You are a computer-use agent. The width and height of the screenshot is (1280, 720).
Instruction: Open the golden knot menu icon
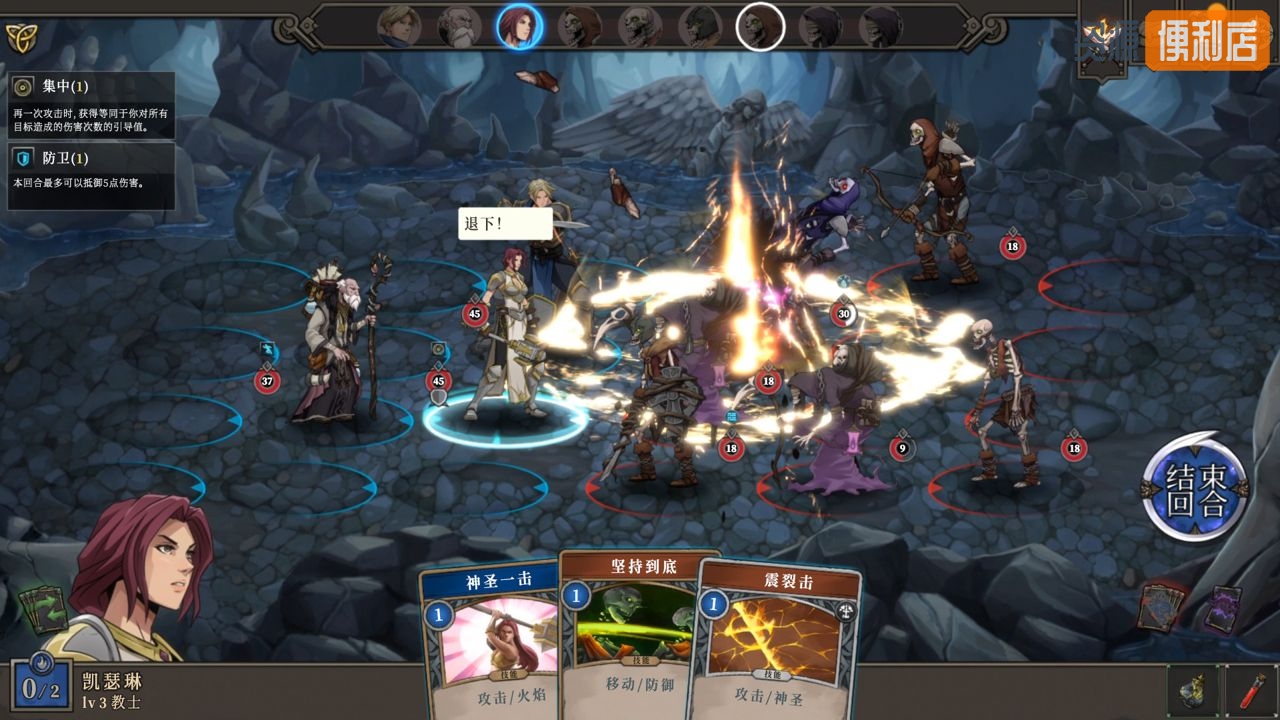pos(21,38)
